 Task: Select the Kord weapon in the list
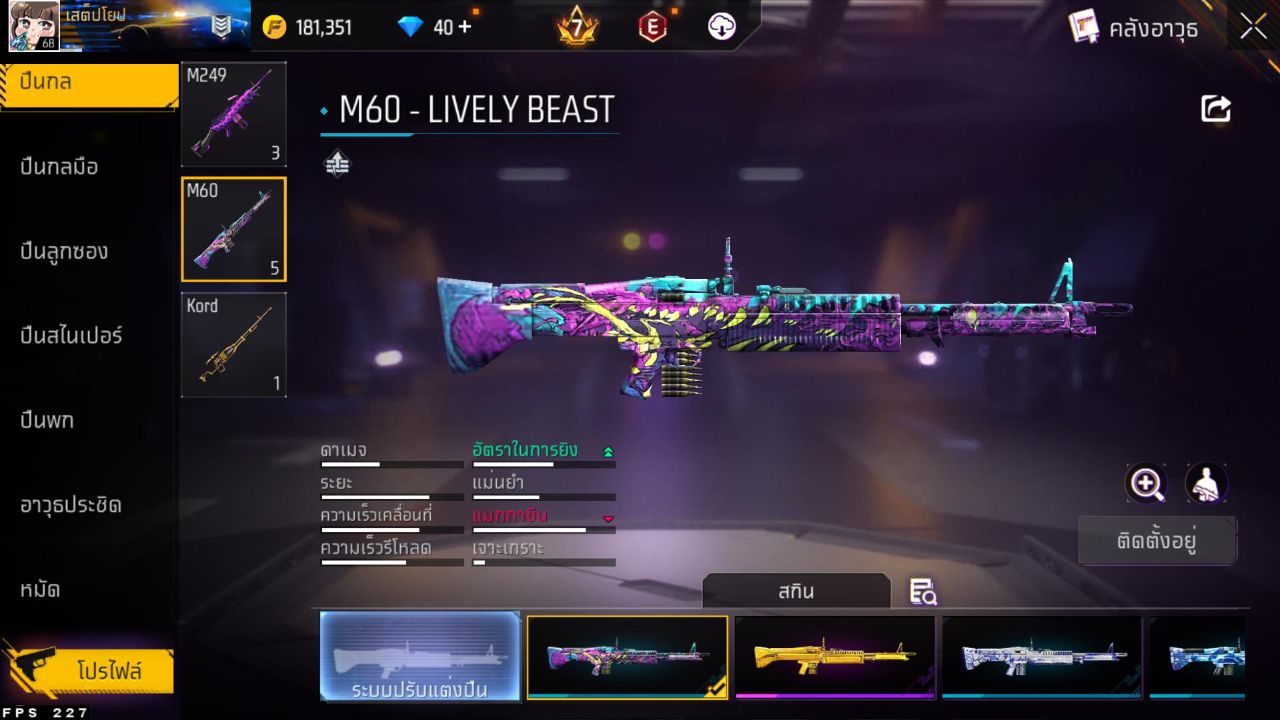coord(233,345)
